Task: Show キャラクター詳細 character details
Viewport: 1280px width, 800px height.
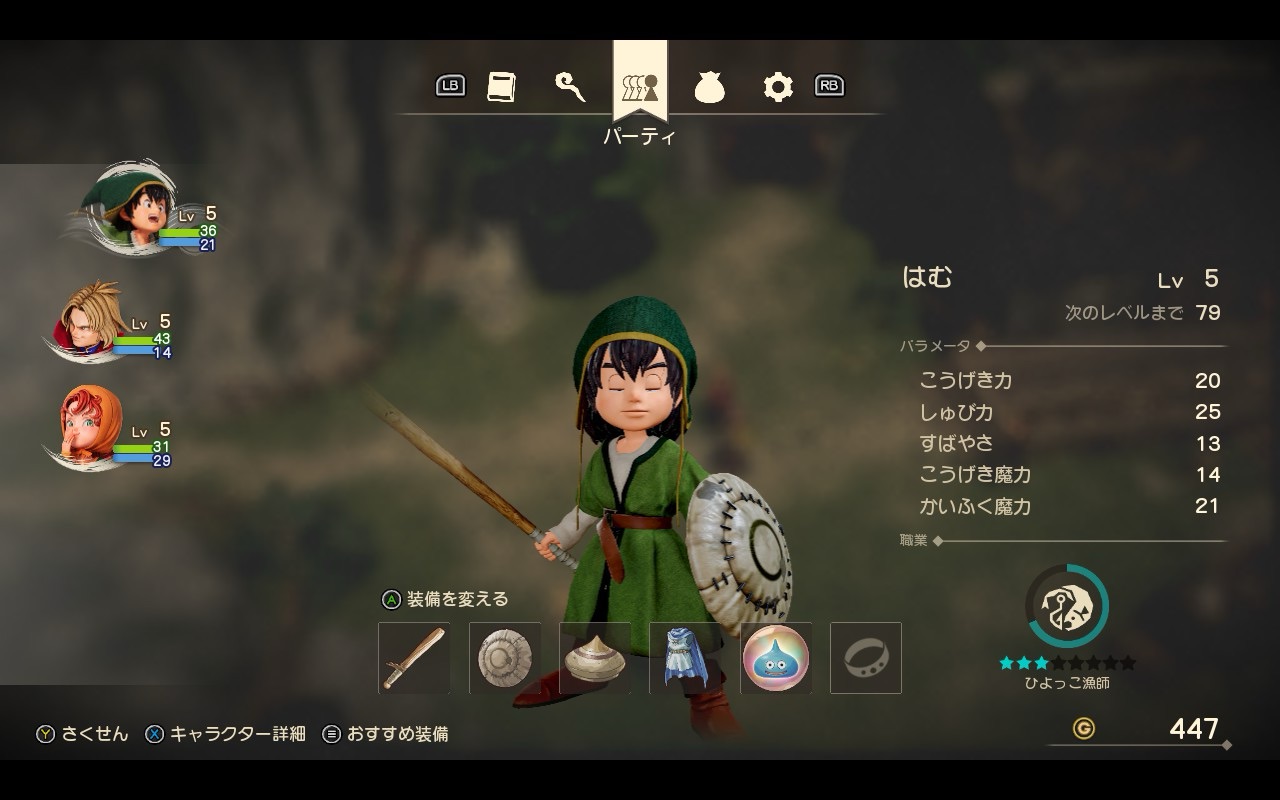Action: coord(226,734)
